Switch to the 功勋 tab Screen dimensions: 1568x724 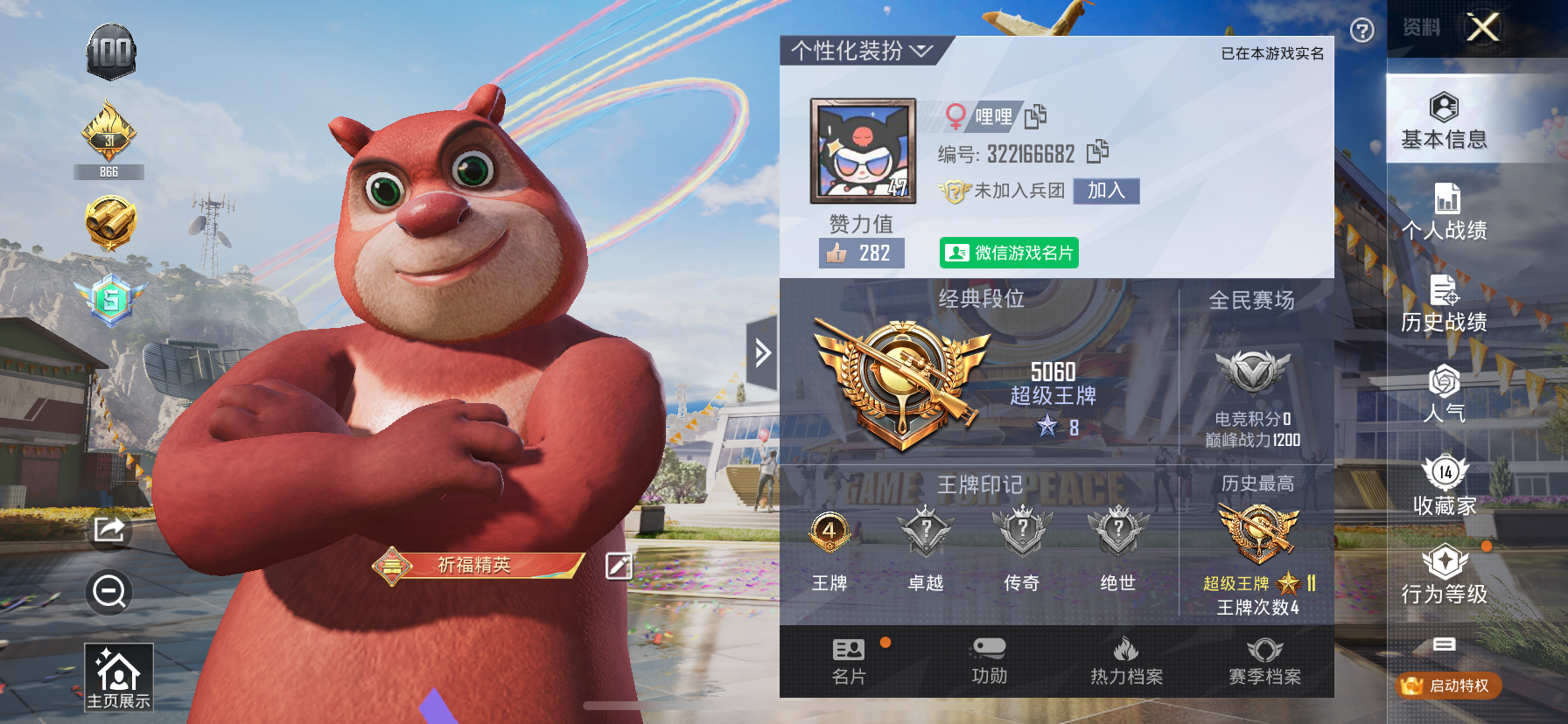click(x=989, y=662)
